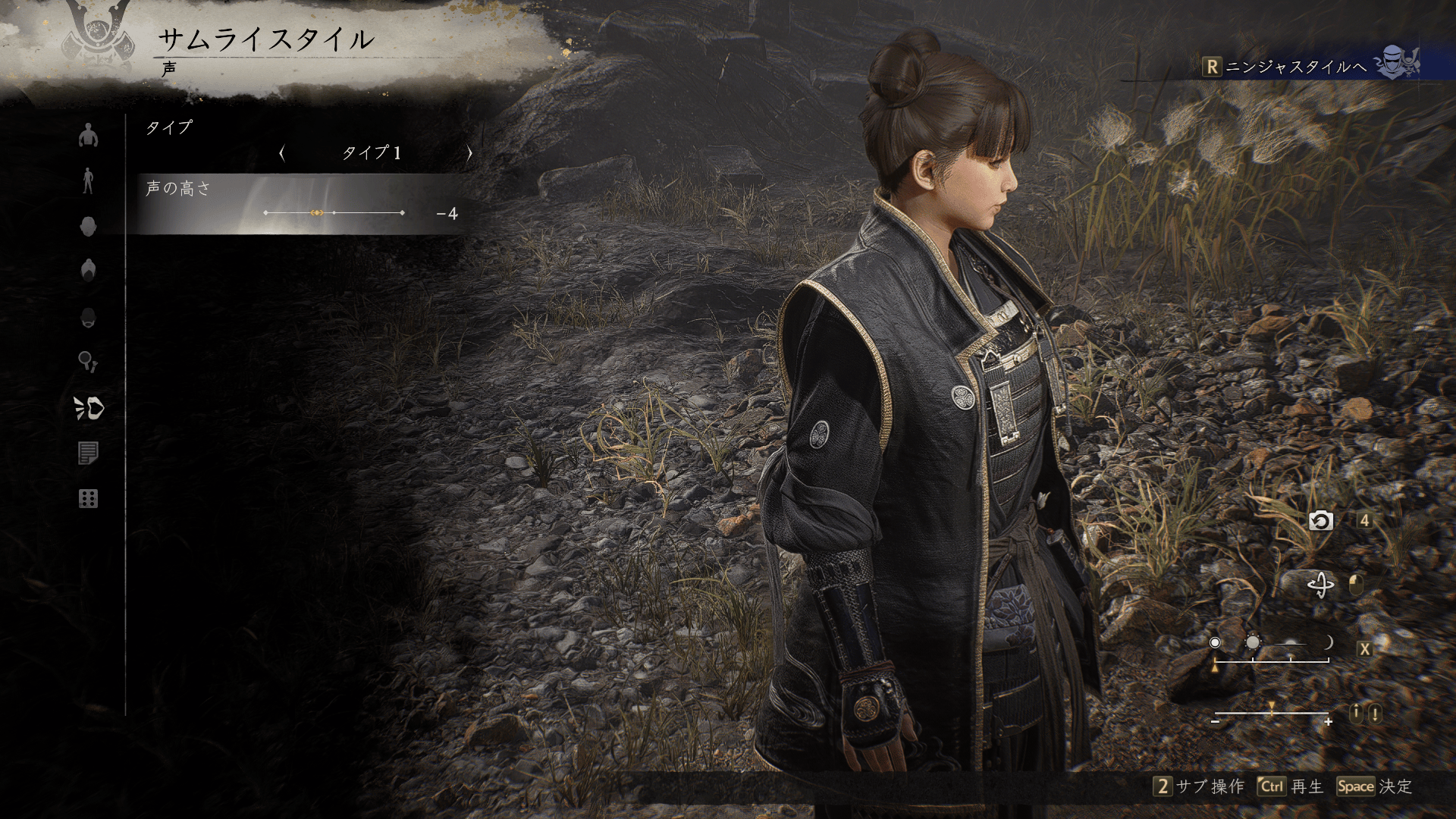Click the left arrow beside タイプ1
The width and height of the screenshot is (1456, 819).
click(x=282, y=153)
